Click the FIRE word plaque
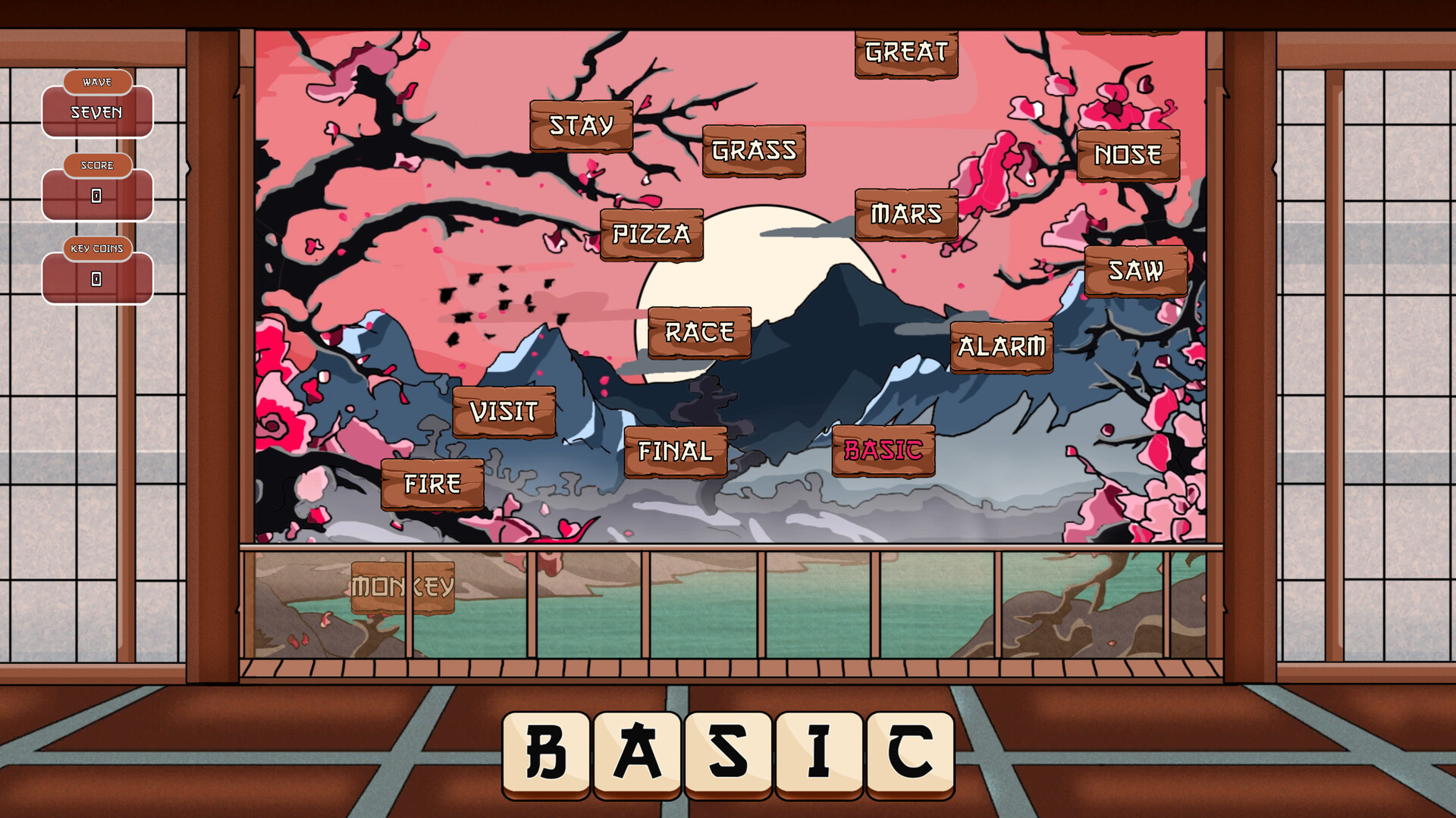Image resolution: width=1456 pixels, height=818 pixels. click(x=433, y=482)
